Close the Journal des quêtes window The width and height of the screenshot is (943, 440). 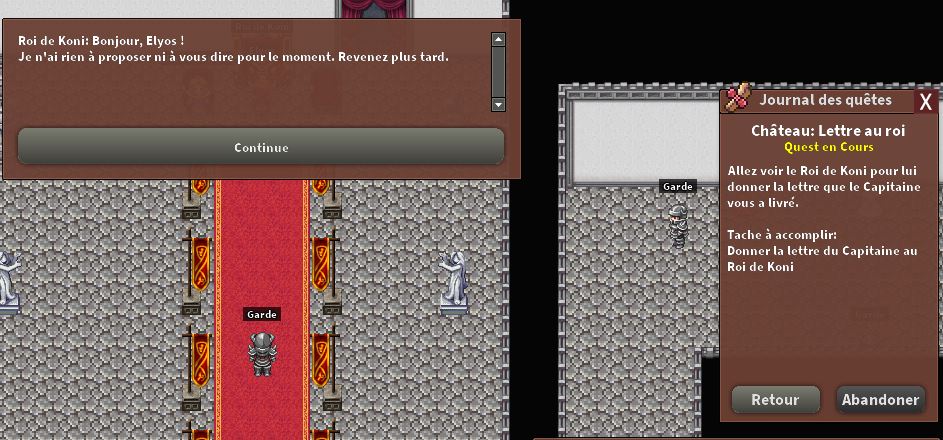tap(926, 101)
